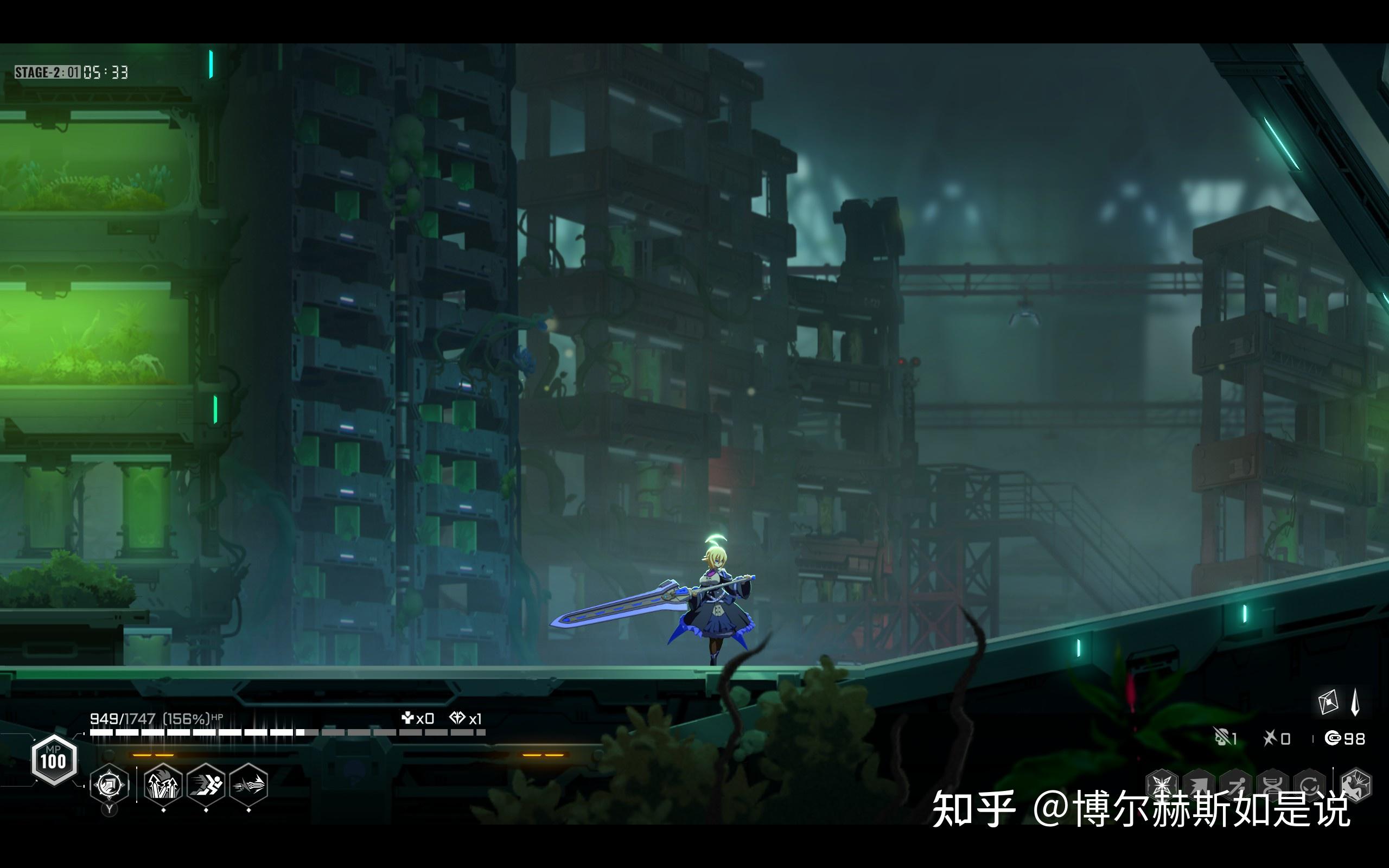Select the sprinting dash skill icon
This screenshot has width=1389, height=868.
[x=206, y=783]
